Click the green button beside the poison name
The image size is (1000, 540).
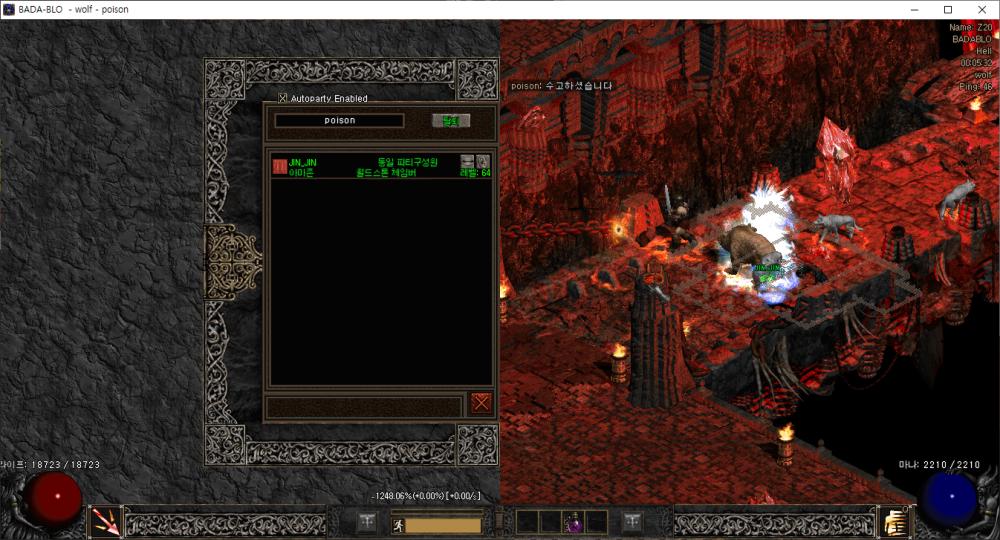pos(450,121)
